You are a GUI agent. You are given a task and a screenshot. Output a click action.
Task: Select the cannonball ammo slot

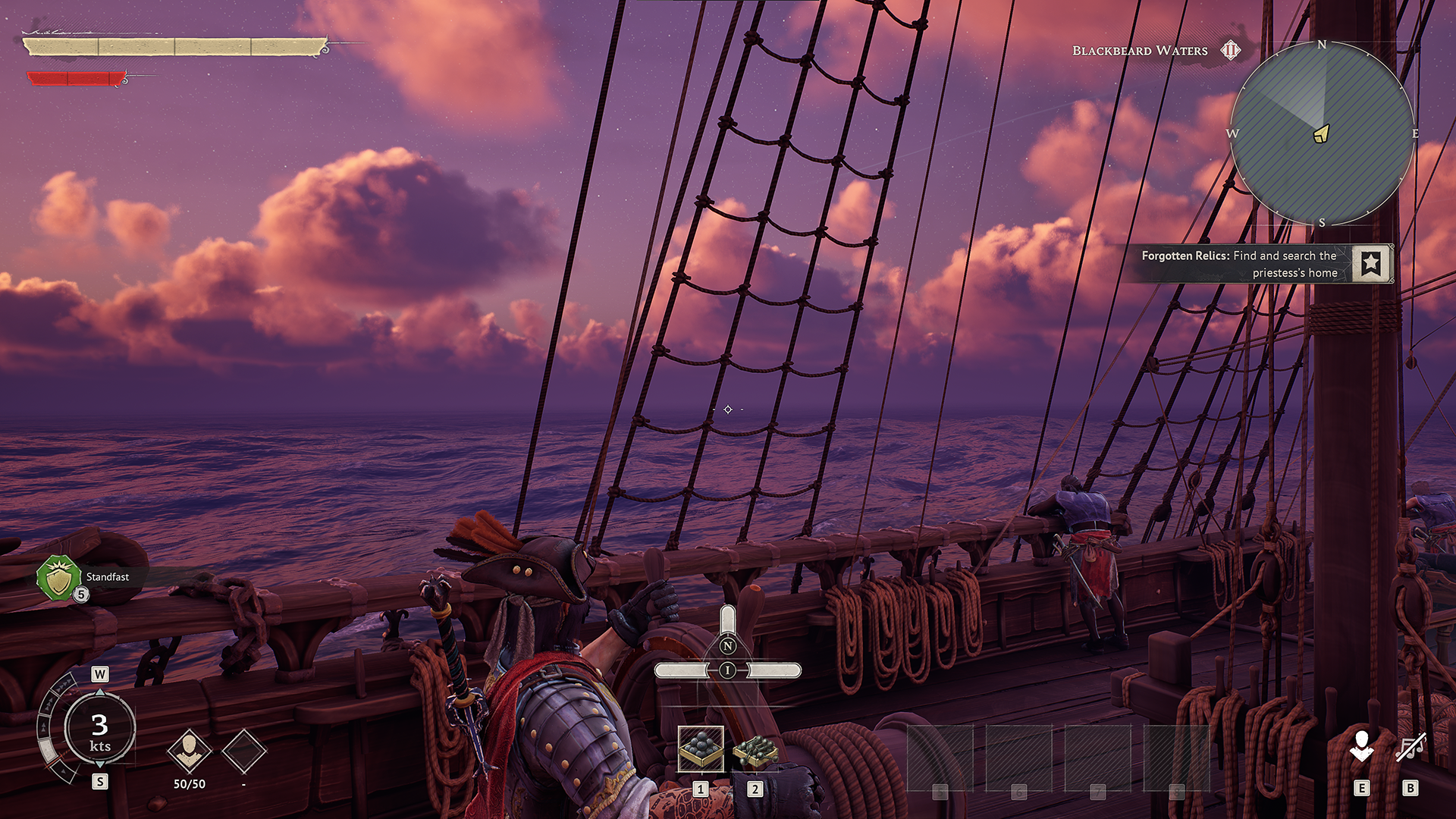tap(701, 748)
